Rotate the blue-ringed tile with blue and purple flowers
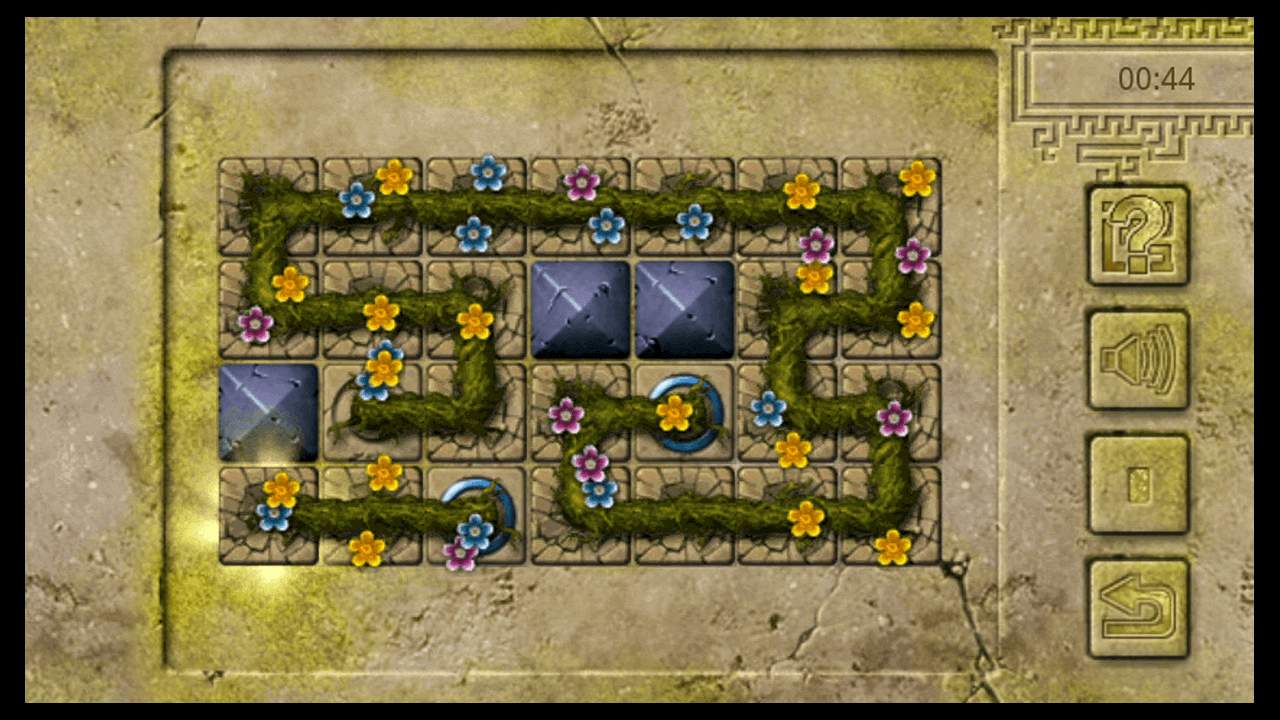The image size is (1280, 720). [476, 517]
